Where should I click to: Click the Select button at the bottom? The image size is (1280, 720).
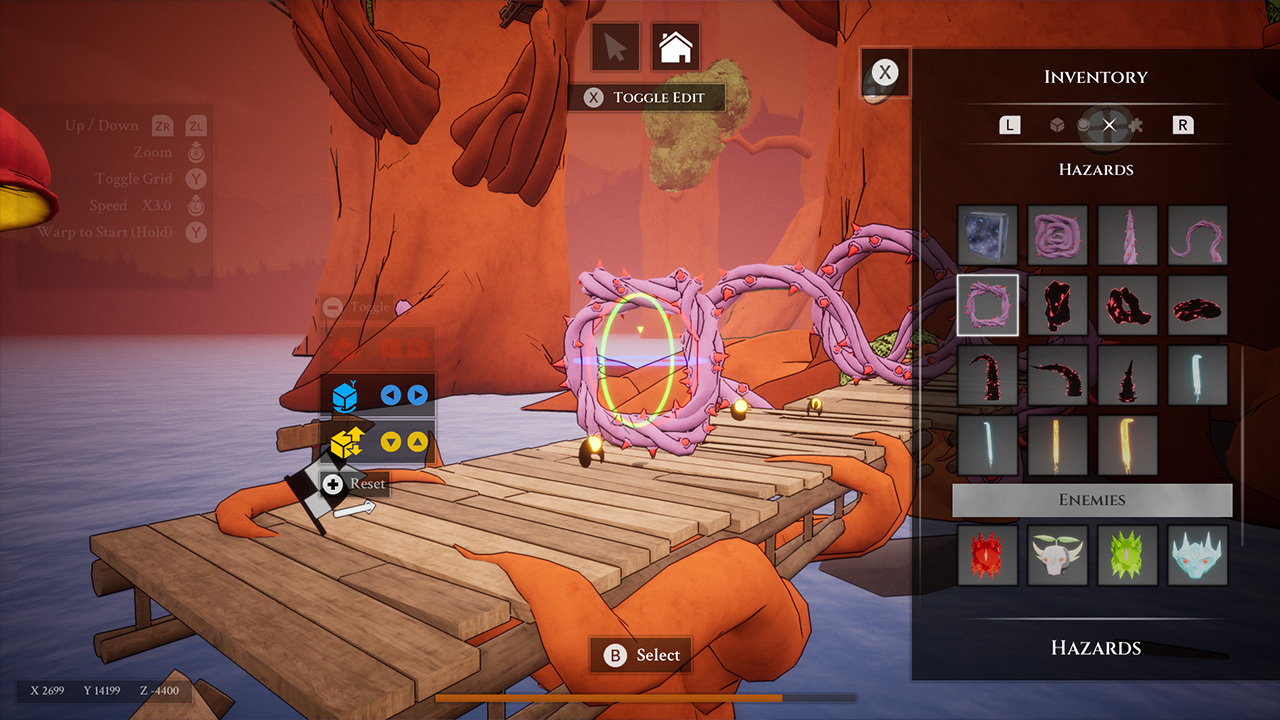(x=640, y=655)
